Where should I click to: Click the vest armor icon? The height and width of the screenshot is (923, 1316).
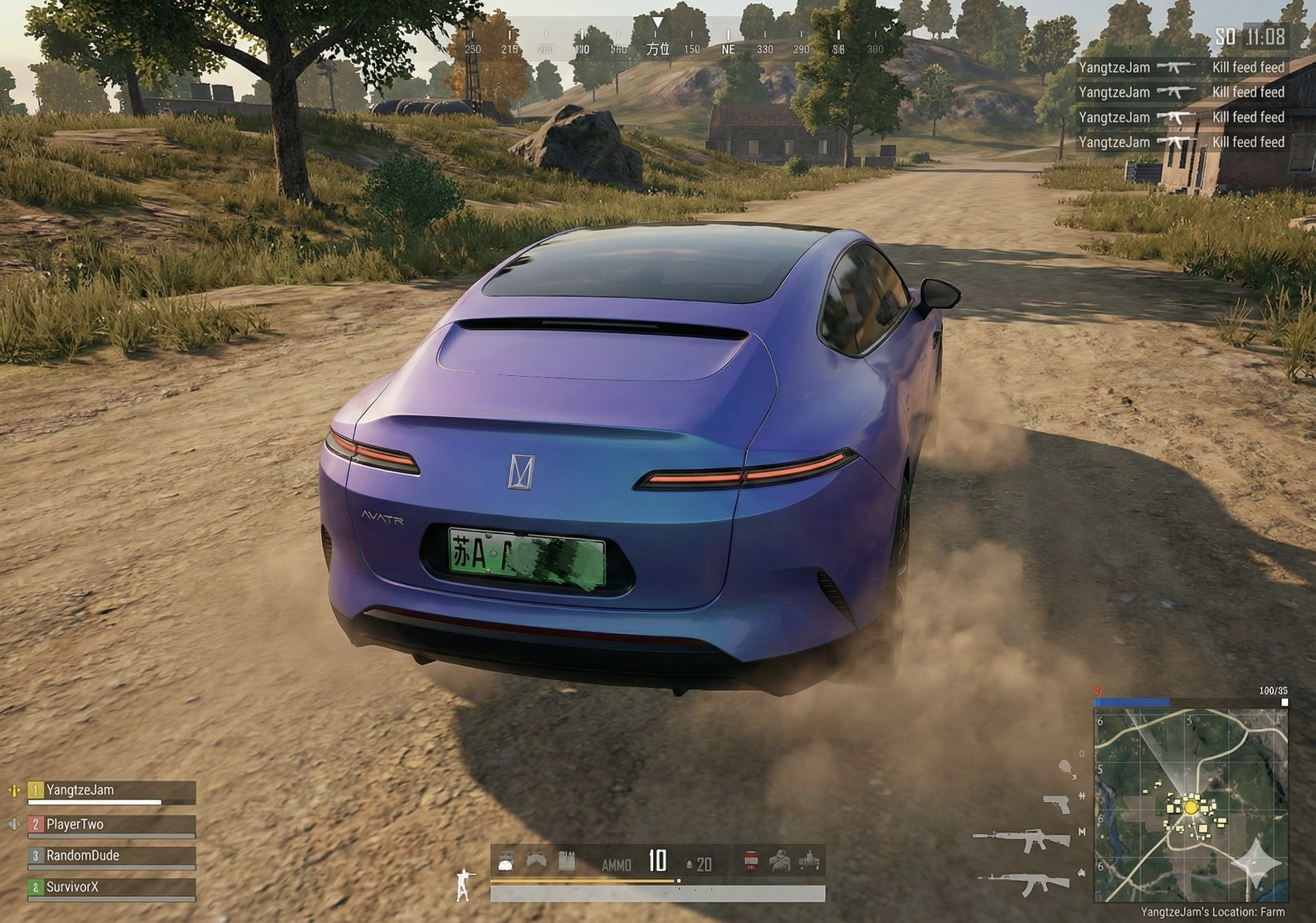536,861
